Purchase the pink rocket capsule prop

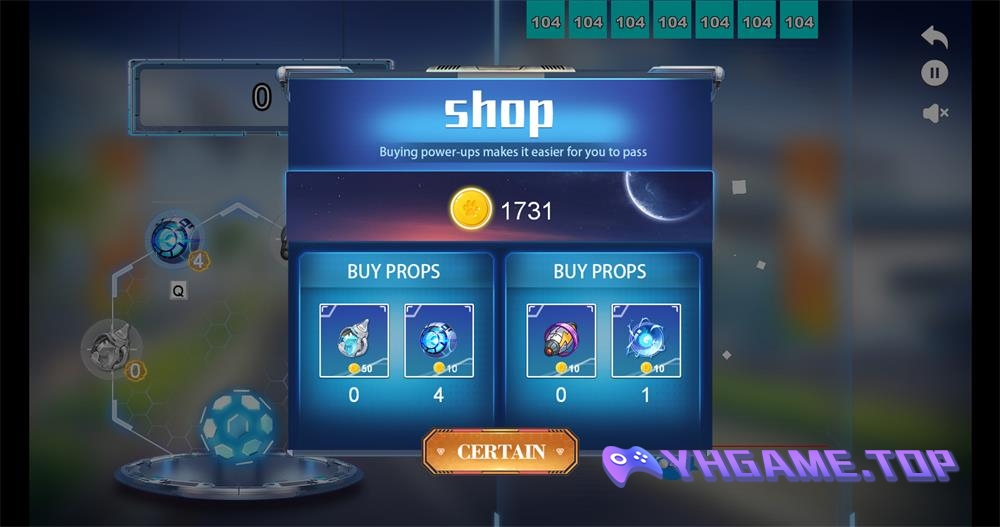click(x=561, y=340)
